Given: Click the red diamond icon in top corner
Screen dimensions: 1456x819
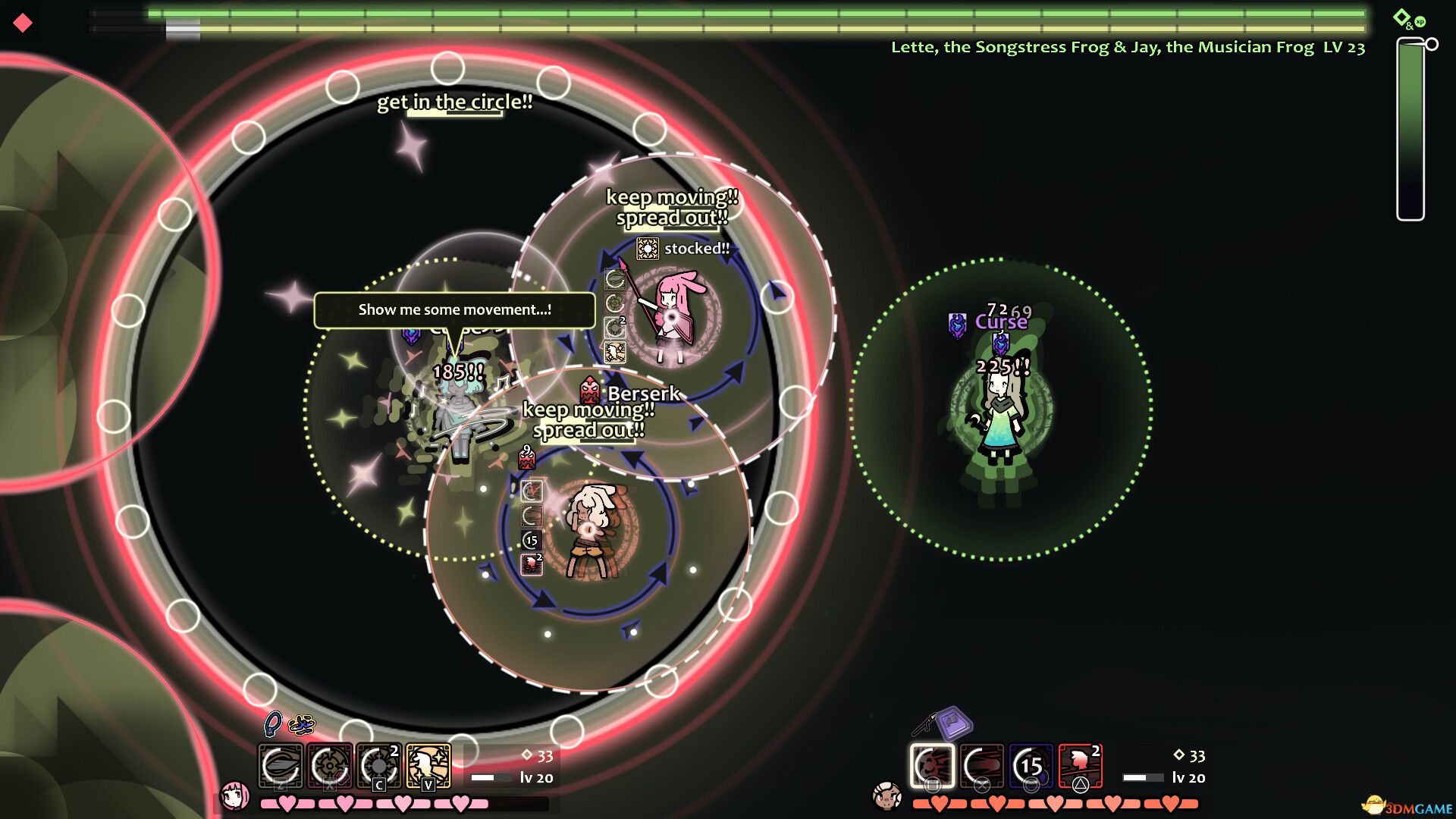Looking at the screenshot, I should point(23,23).
